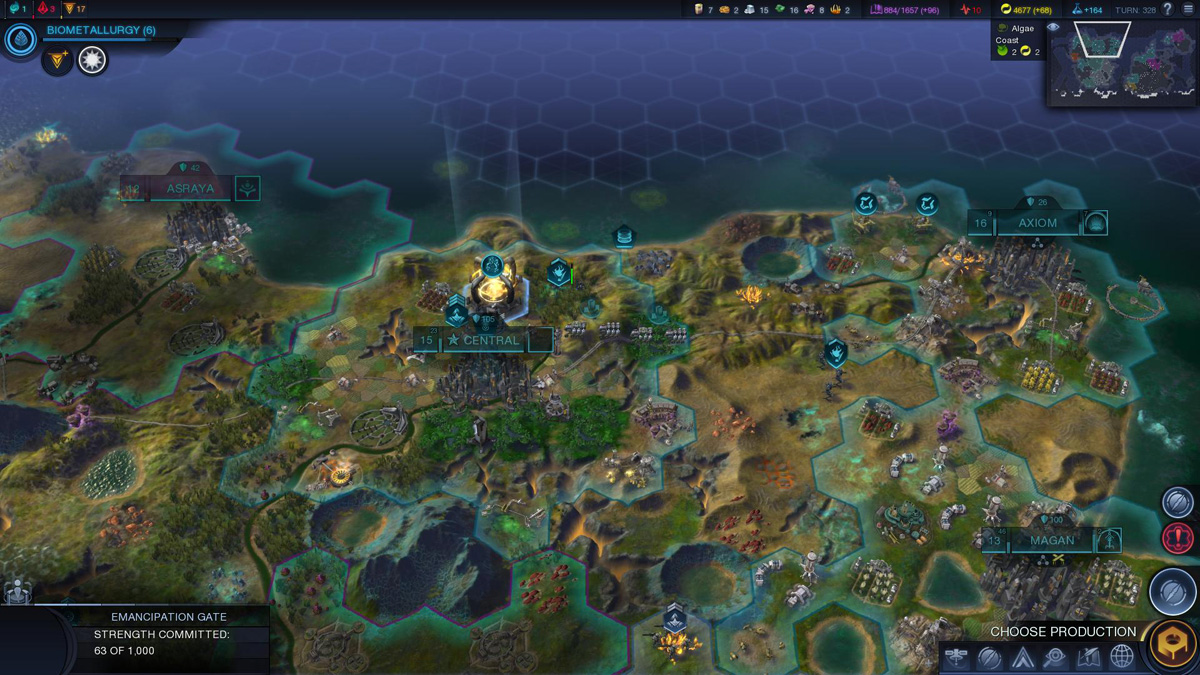Open the orbital satellite view button

point(957,657)
